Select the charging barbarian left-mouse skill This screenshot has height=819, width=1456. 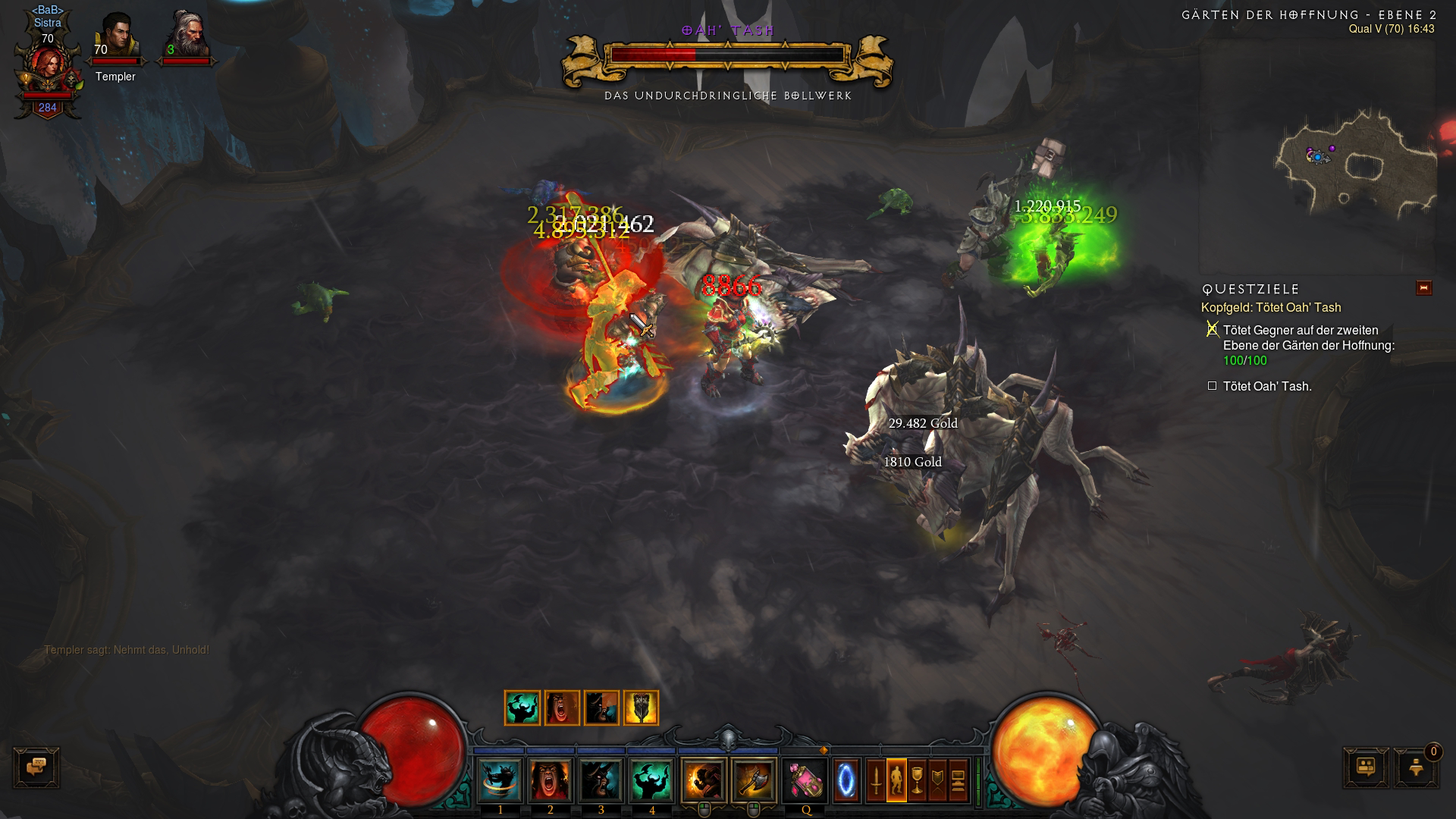pos(703,780)
